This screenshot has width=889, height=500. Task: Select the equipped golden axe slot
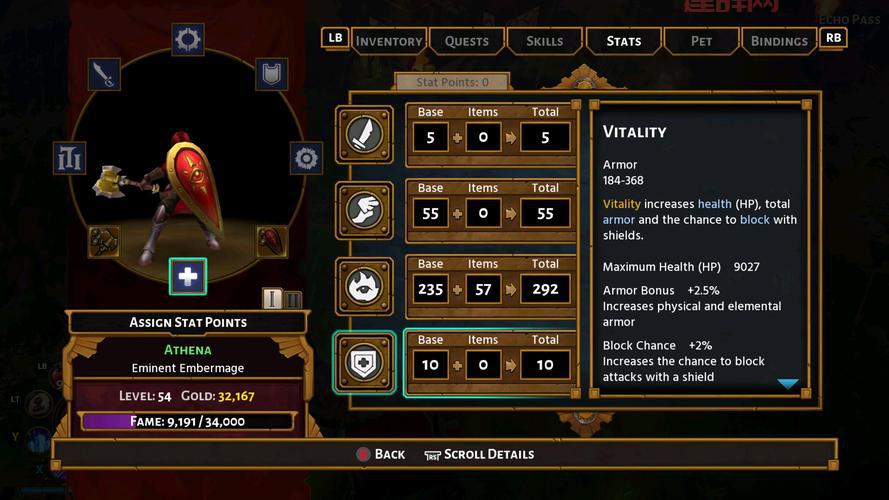coord(104,241)
